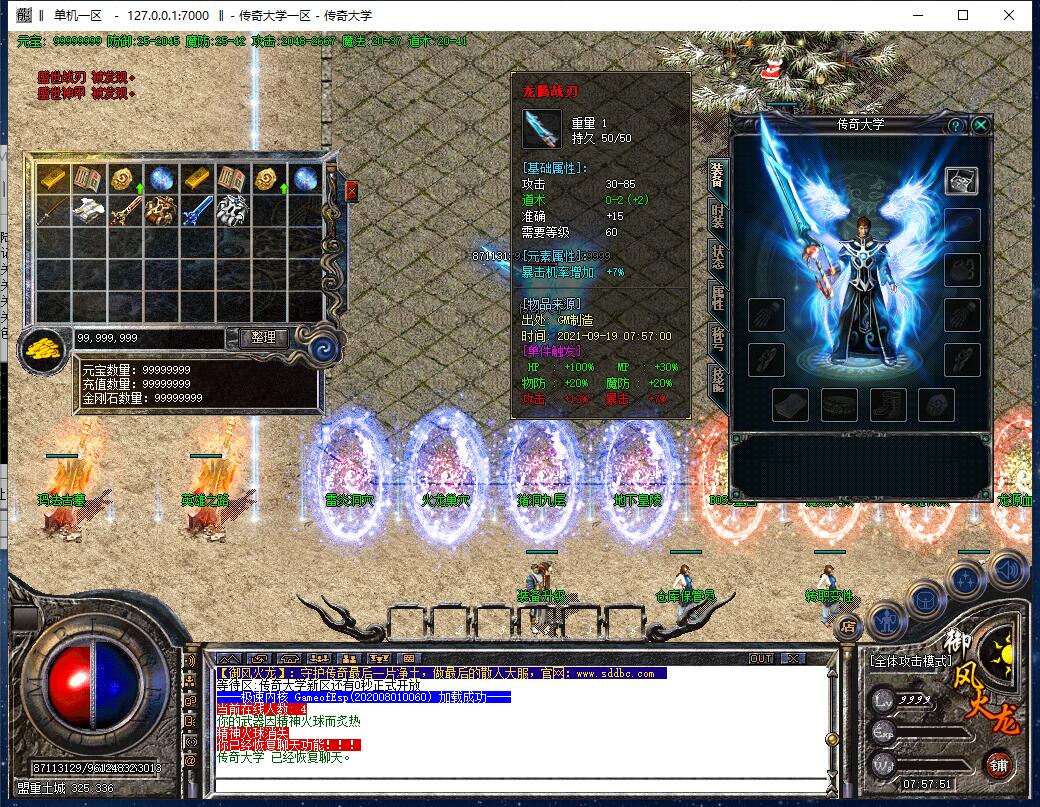Screen dimensions: 1040x807
Task: Open the 店 shop button
Action: (x=848, y=627)
